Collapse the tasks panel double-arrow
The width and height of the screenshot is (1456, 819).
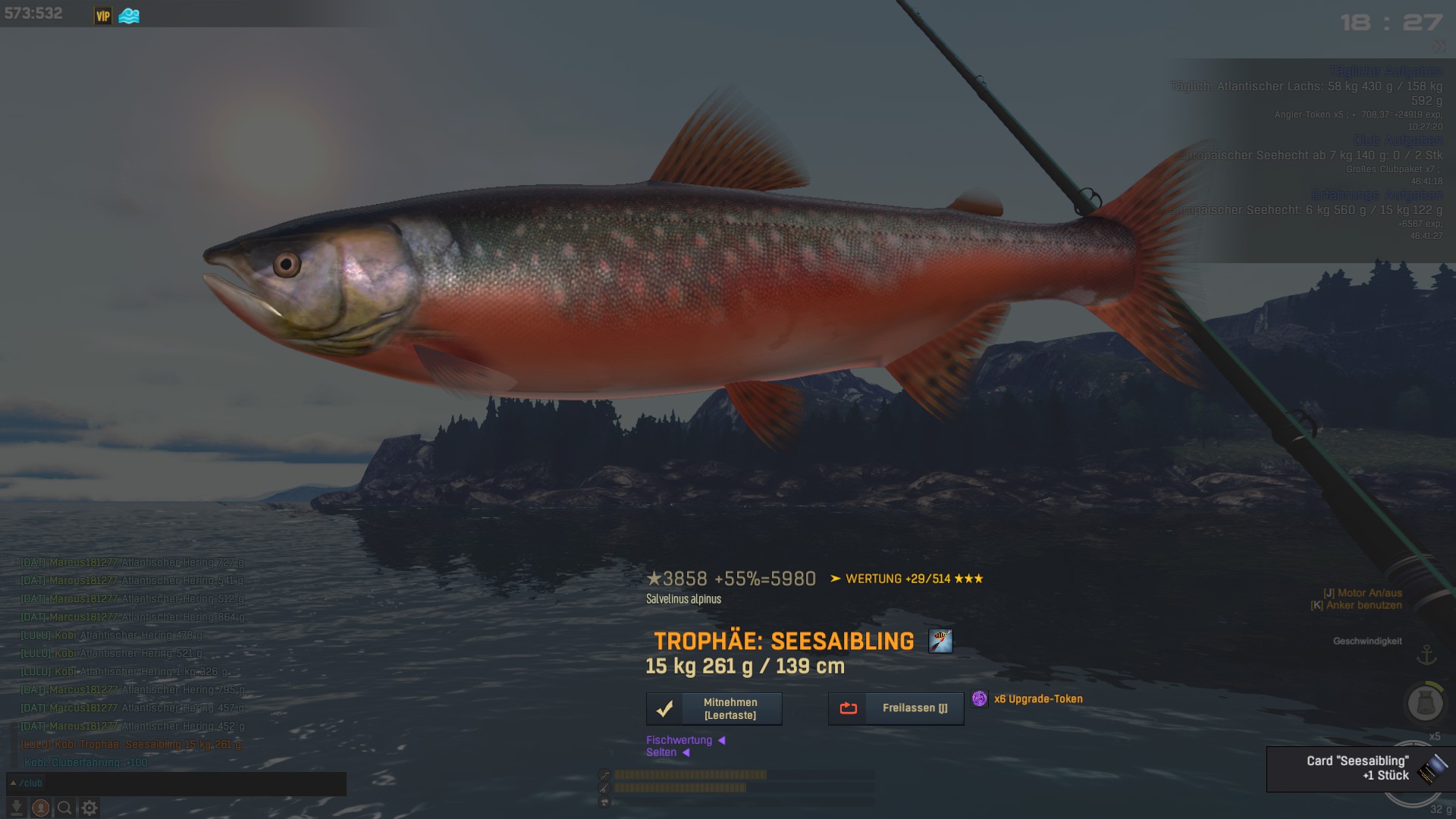point(1439,46)
